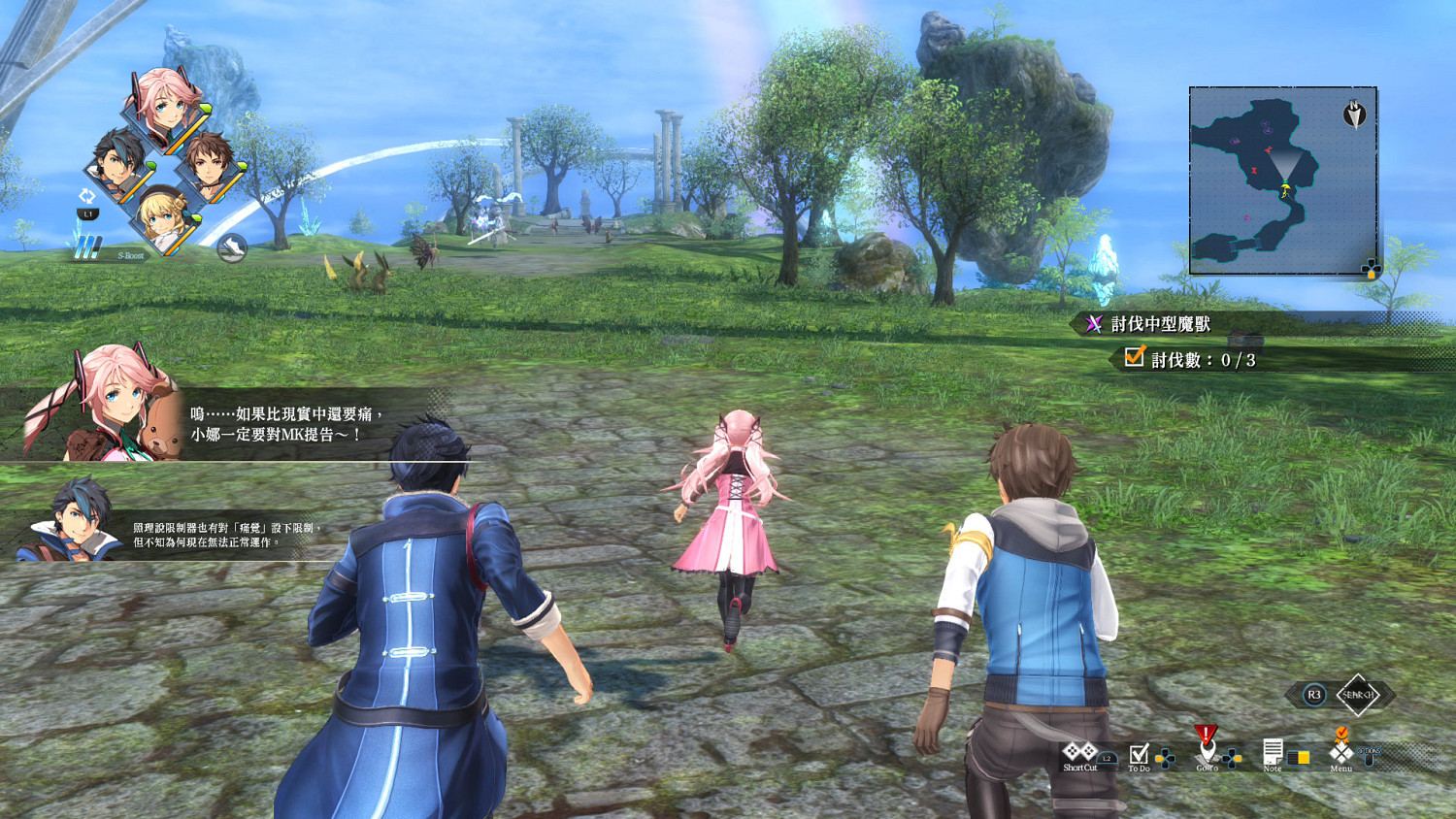Select the Go To waypoint pin icon
The height and width of the screenshot is (819, 1456).
point(1207,752)
